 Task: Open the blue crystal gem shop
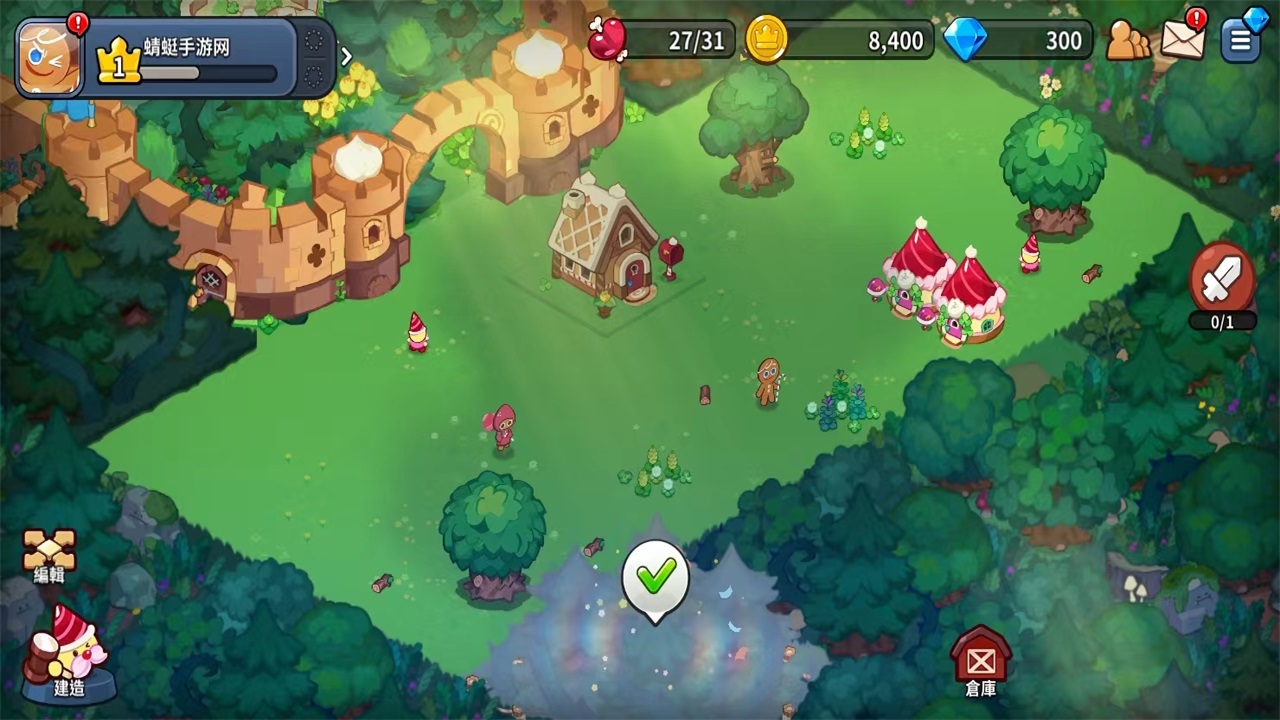[x=1020, y=40]
